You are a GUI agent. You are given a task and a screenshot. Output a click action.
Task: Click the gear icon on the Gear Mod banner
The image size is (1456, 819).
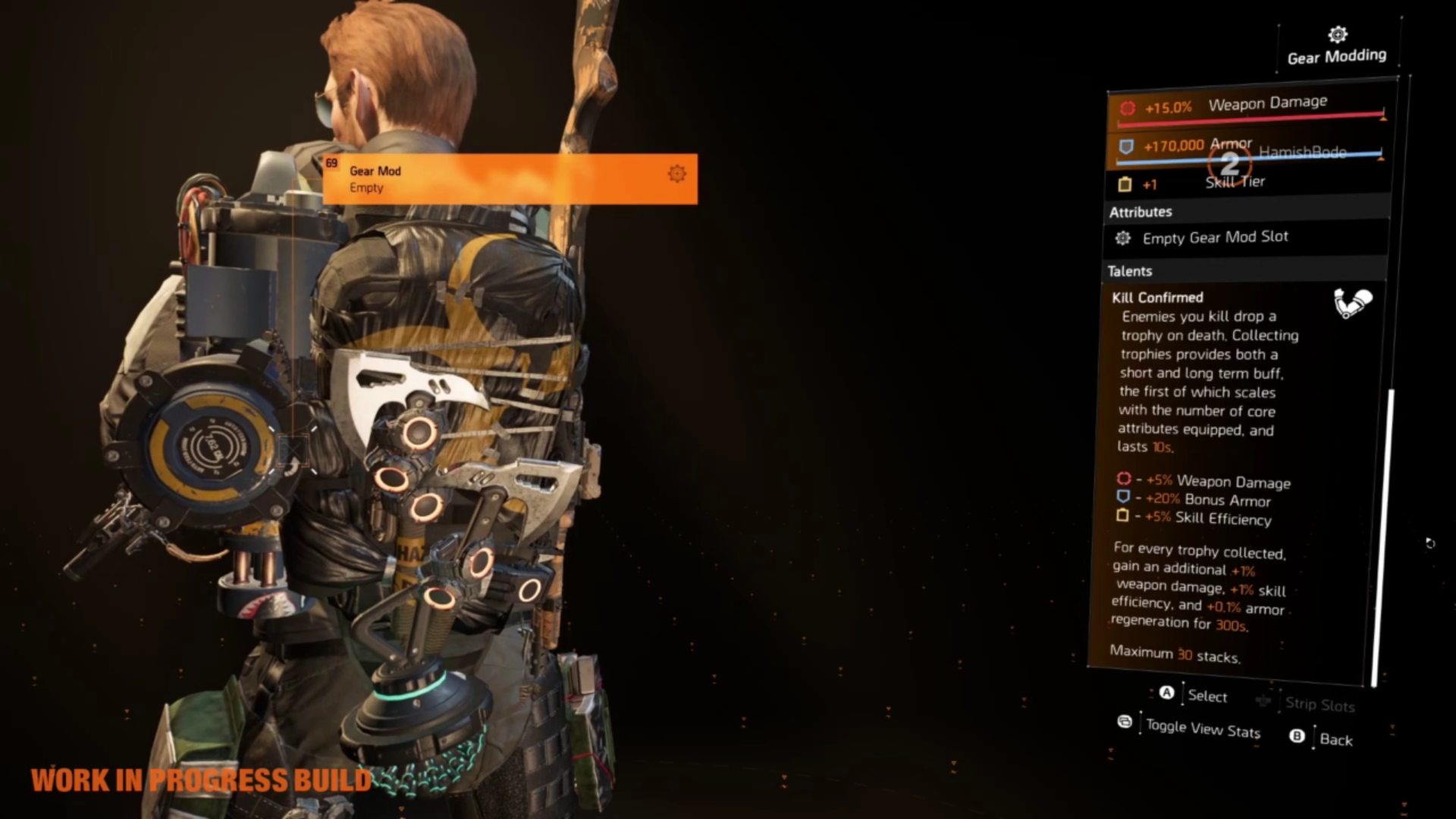pyautogui.click(x=677, y=174)
